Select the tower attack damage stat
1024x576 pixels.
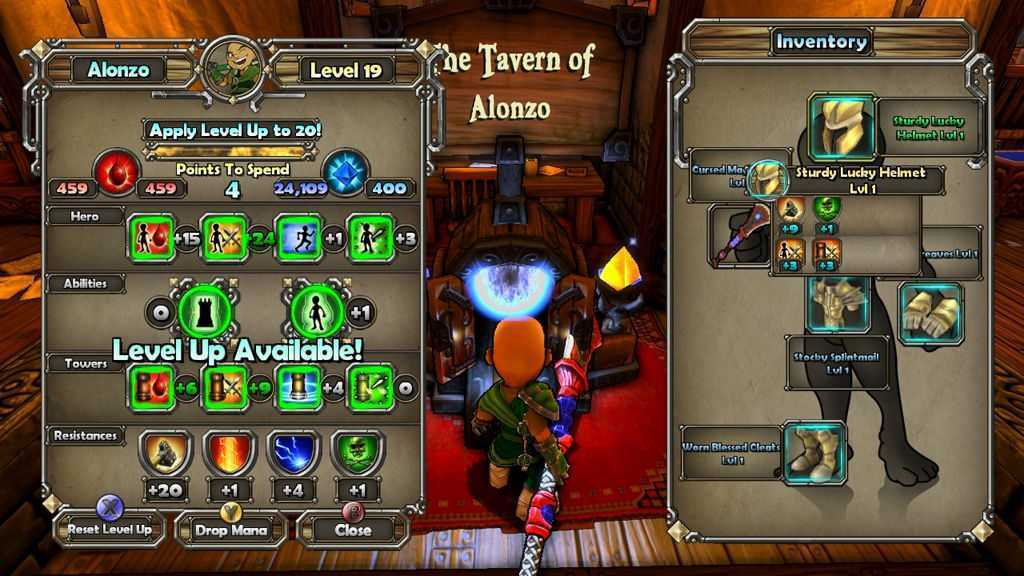point(224,388)
